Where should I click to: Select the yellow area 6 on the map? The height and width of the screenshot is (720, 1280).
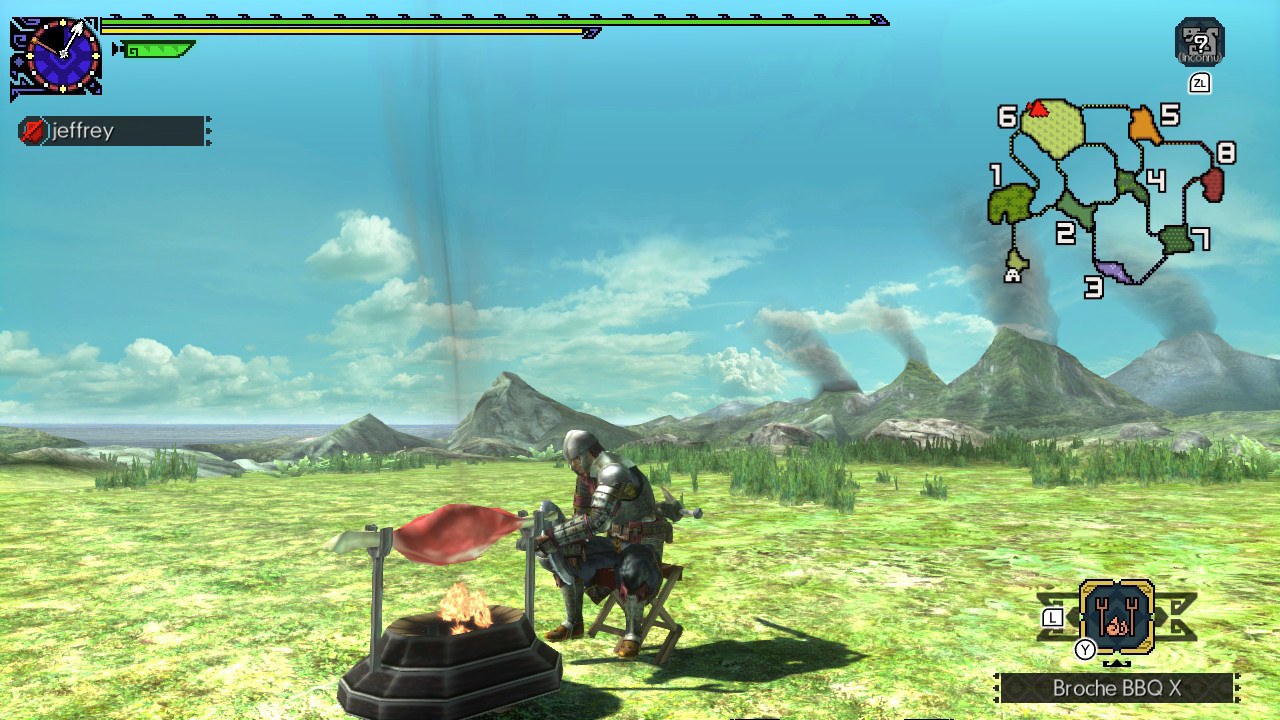pyautogui.click(x=1054, y=130)
